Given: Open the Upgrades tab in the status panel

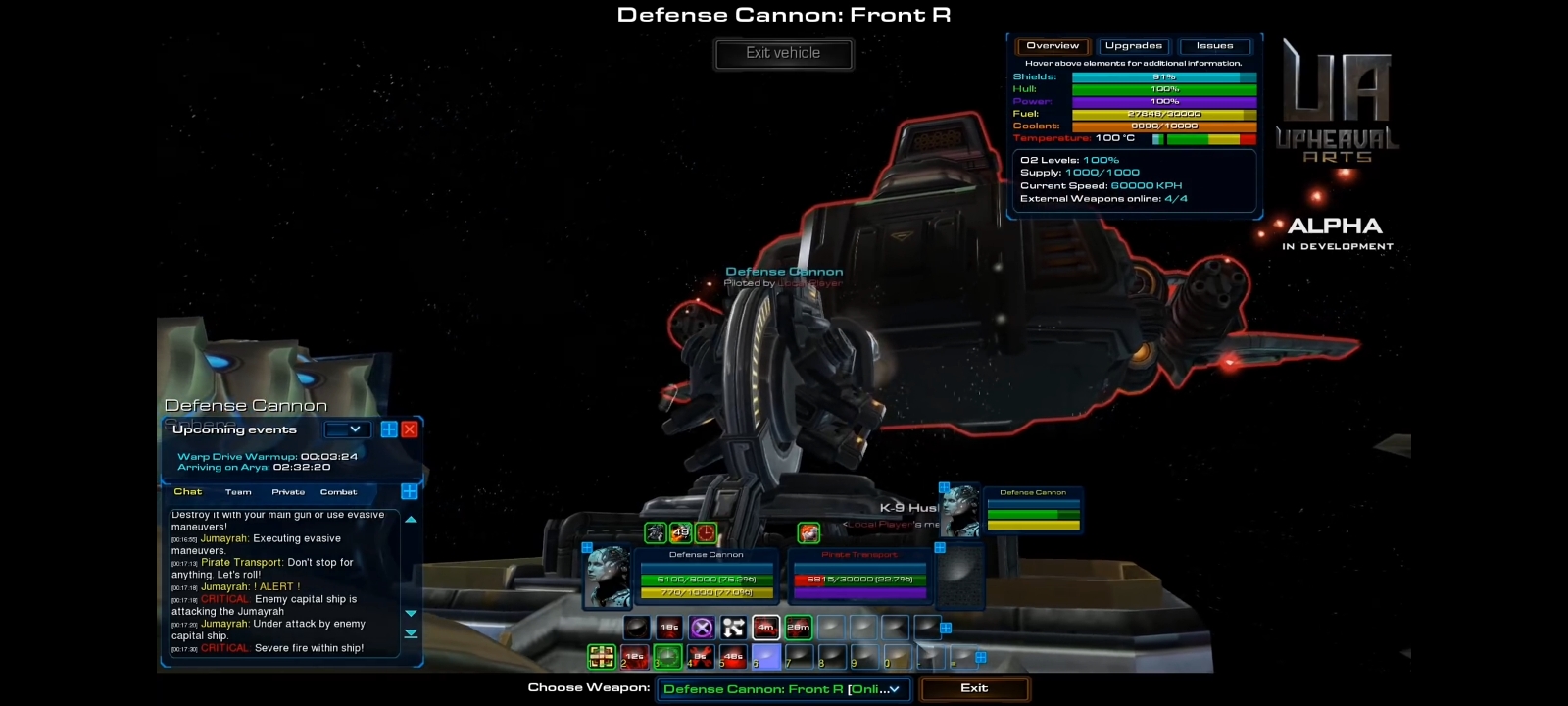Looking at the screenshot, I should [1133, 45].
